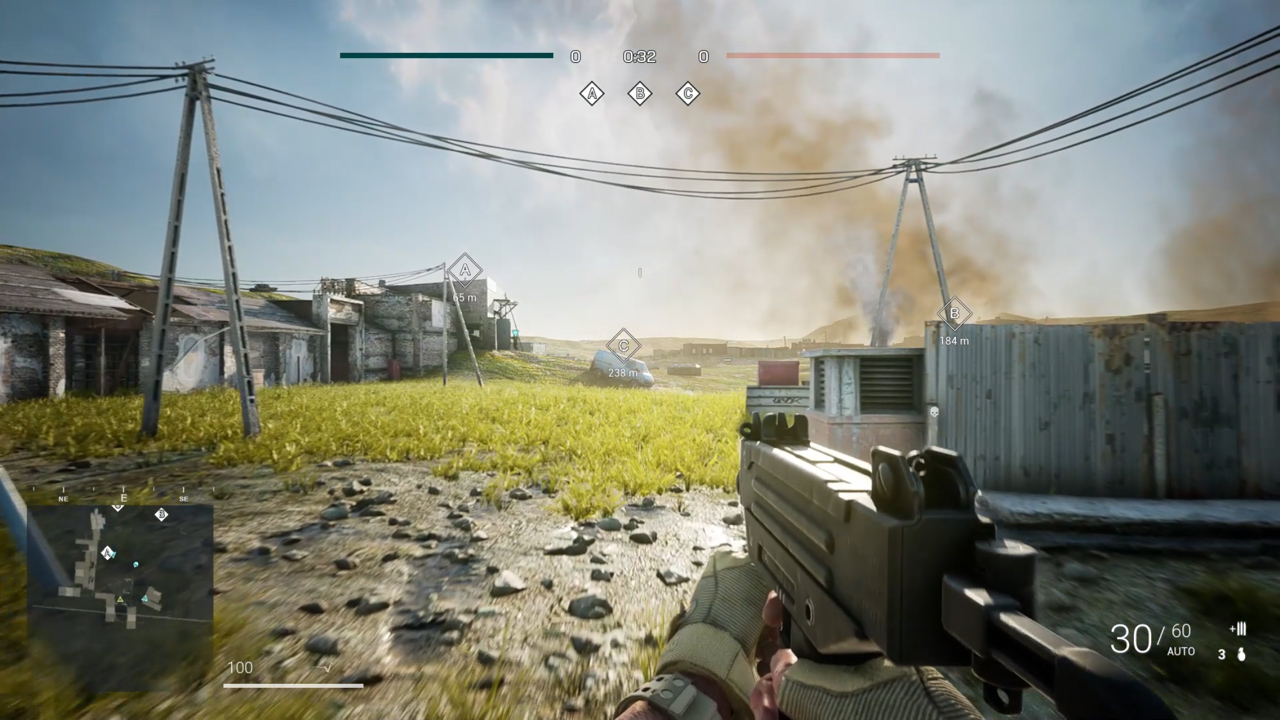Click the yellow triangle marker on minimap
Screen dimensions: 1280x720
click(120, 599)
